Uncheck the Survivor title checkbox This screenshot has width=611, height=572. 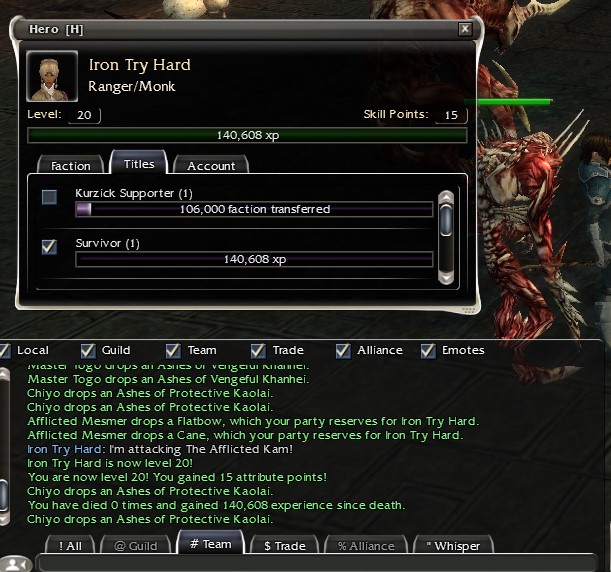[49, 246]
